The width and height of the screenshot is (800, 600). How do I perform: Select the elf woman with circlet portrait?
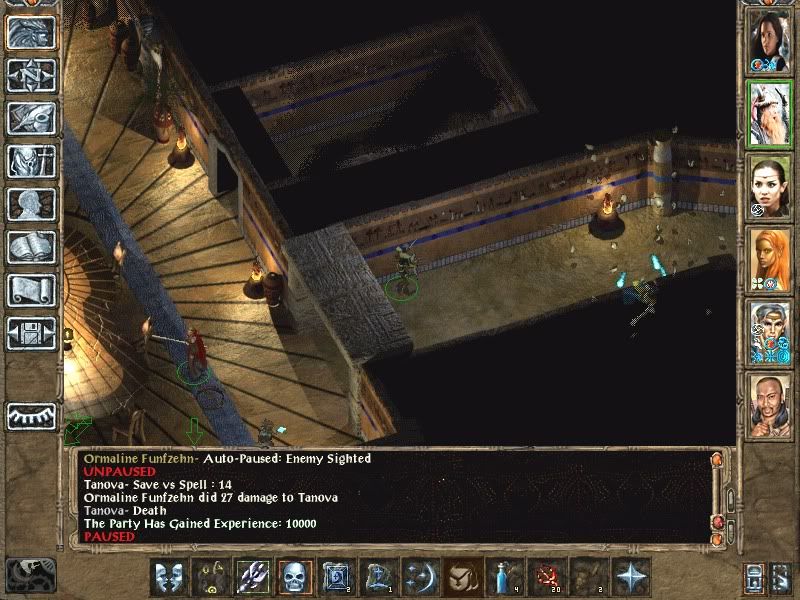770,187
